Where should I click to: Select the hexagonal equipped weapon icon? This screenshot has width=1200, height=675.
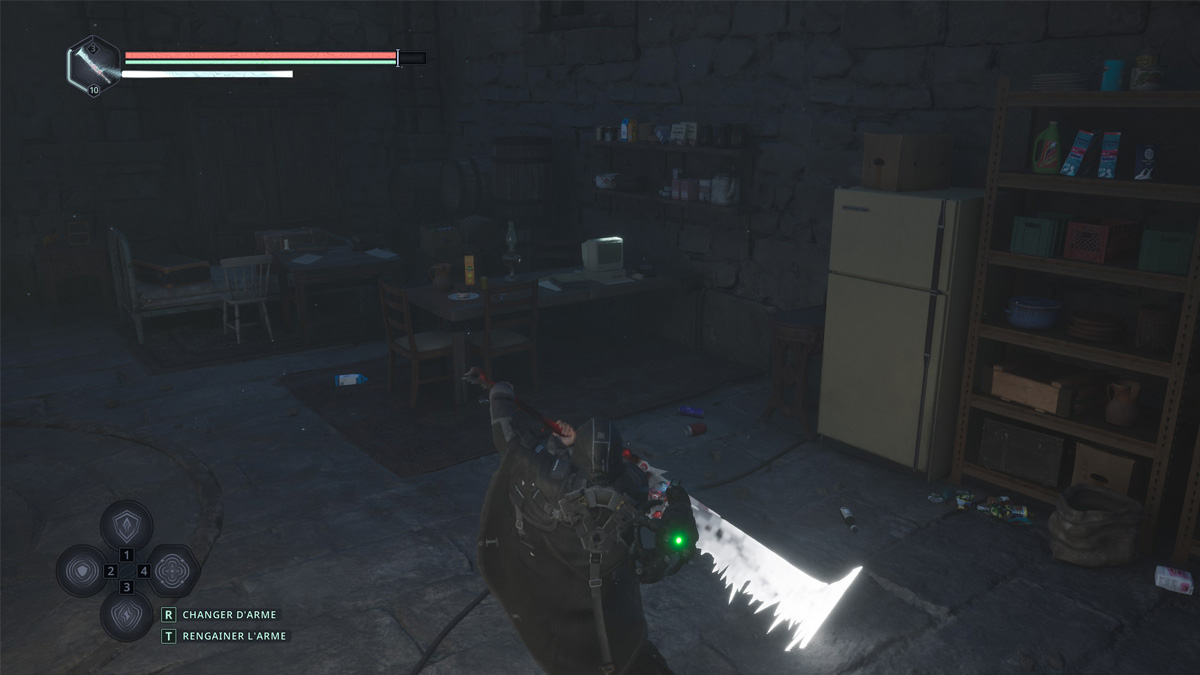[x=94, y=65]
